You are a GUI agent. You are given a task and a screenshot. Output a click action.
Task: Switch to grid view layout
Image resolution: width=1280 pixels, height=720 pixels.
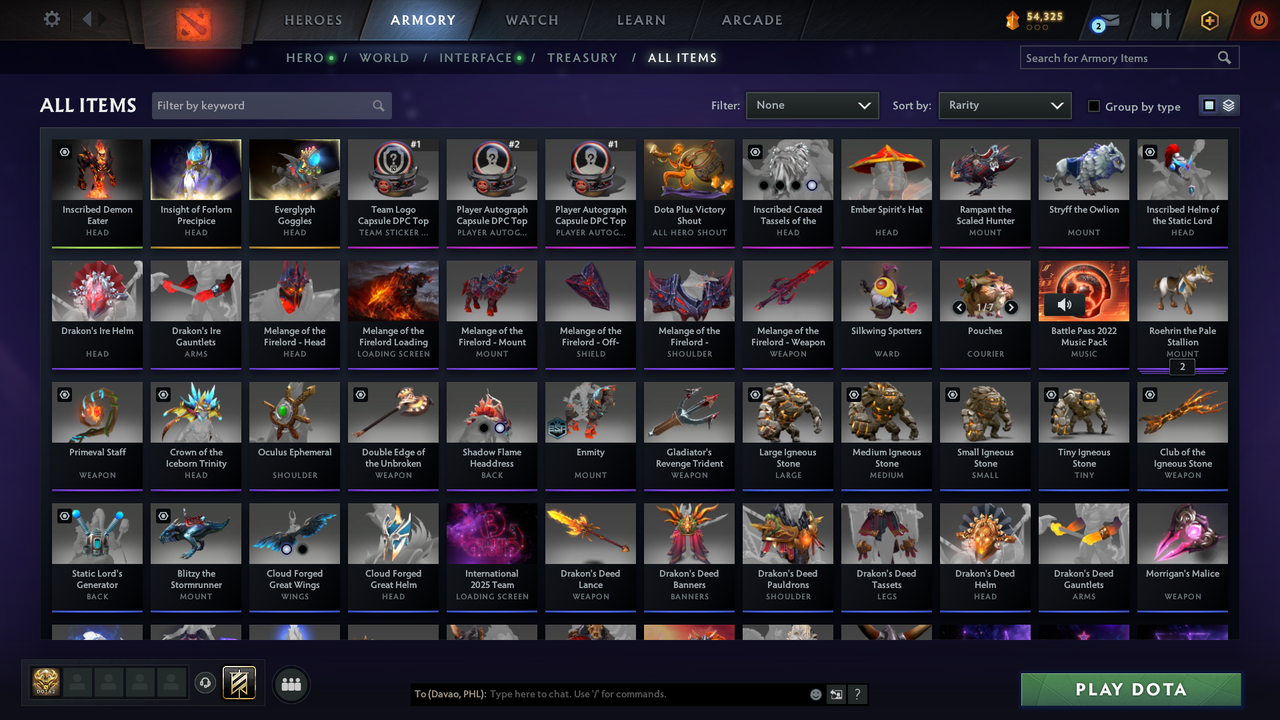click(1211, 105)
